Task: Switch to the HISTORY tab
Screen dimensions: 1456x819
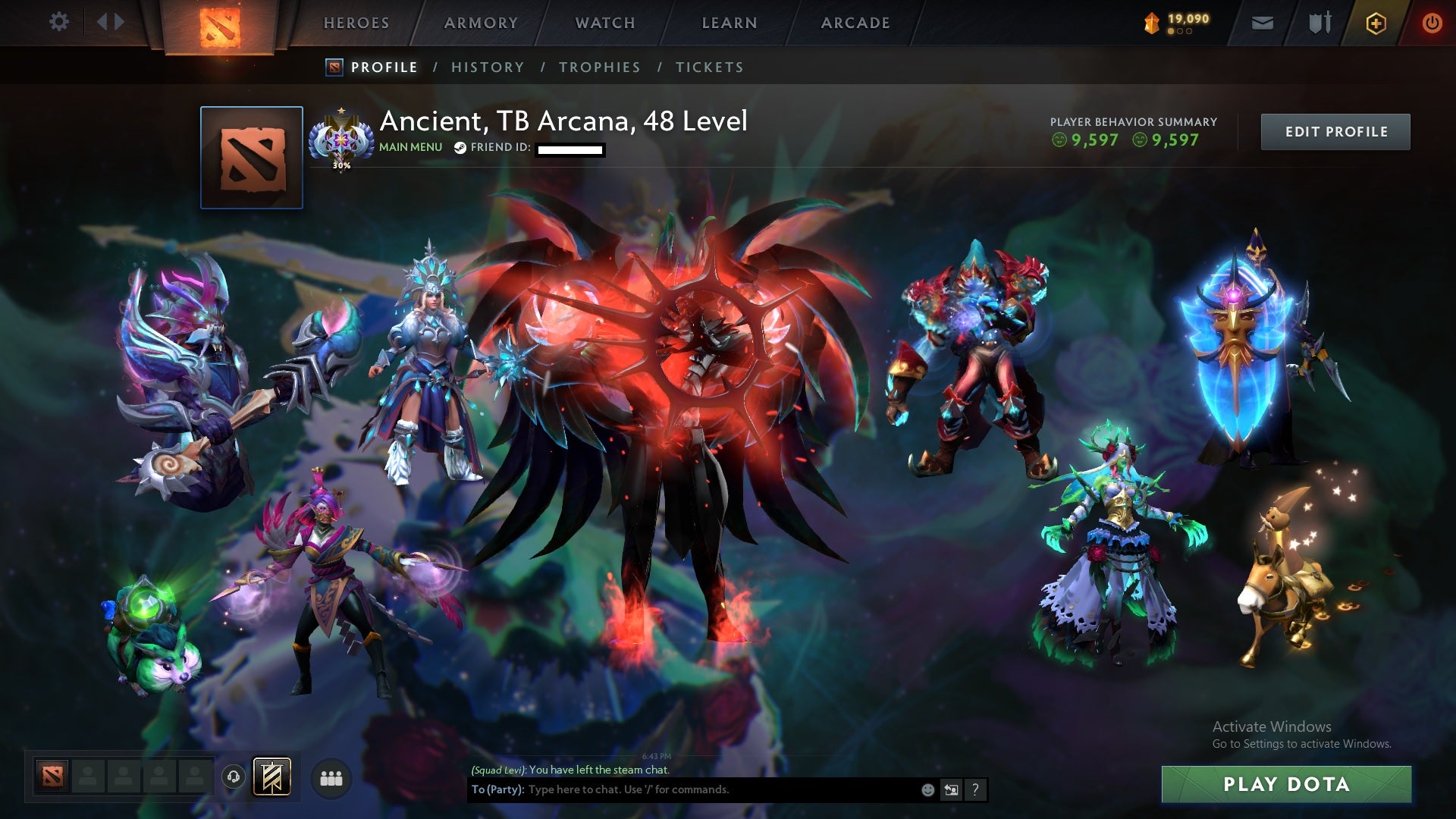Action: click(488, 67)
